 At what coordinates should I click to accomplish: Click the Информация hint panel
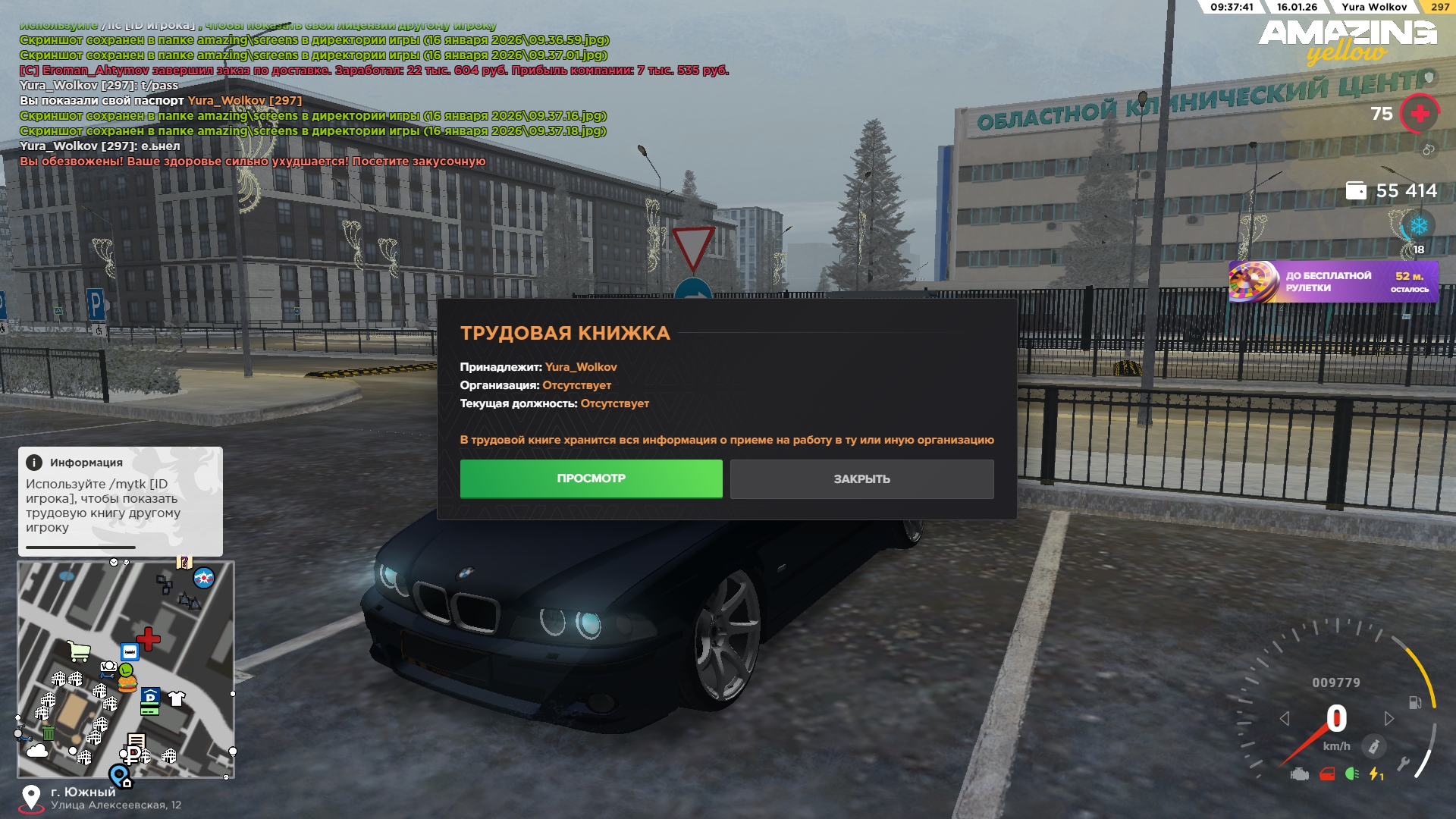(120, 500)
